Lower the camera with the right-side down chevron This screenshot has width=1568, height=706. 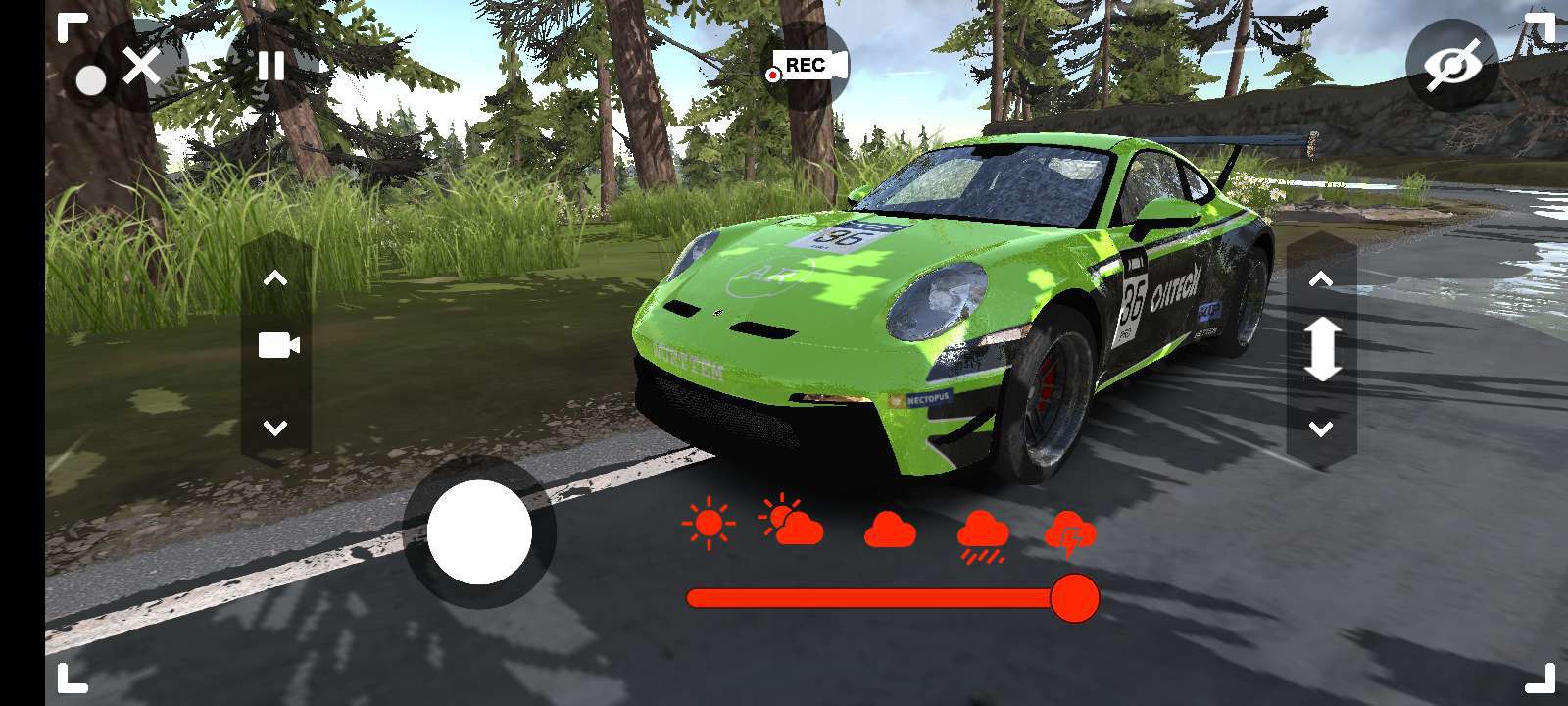click(1321, 429)
